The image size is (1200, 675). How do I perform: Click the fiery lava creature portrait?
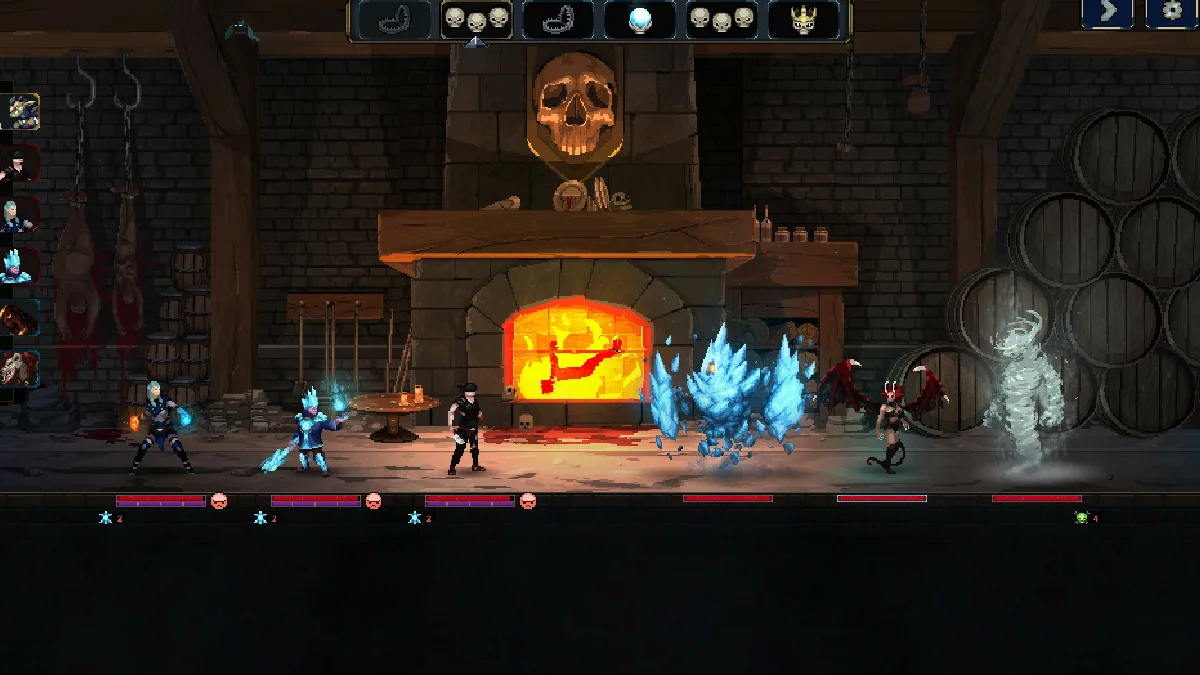coord(20,318)
